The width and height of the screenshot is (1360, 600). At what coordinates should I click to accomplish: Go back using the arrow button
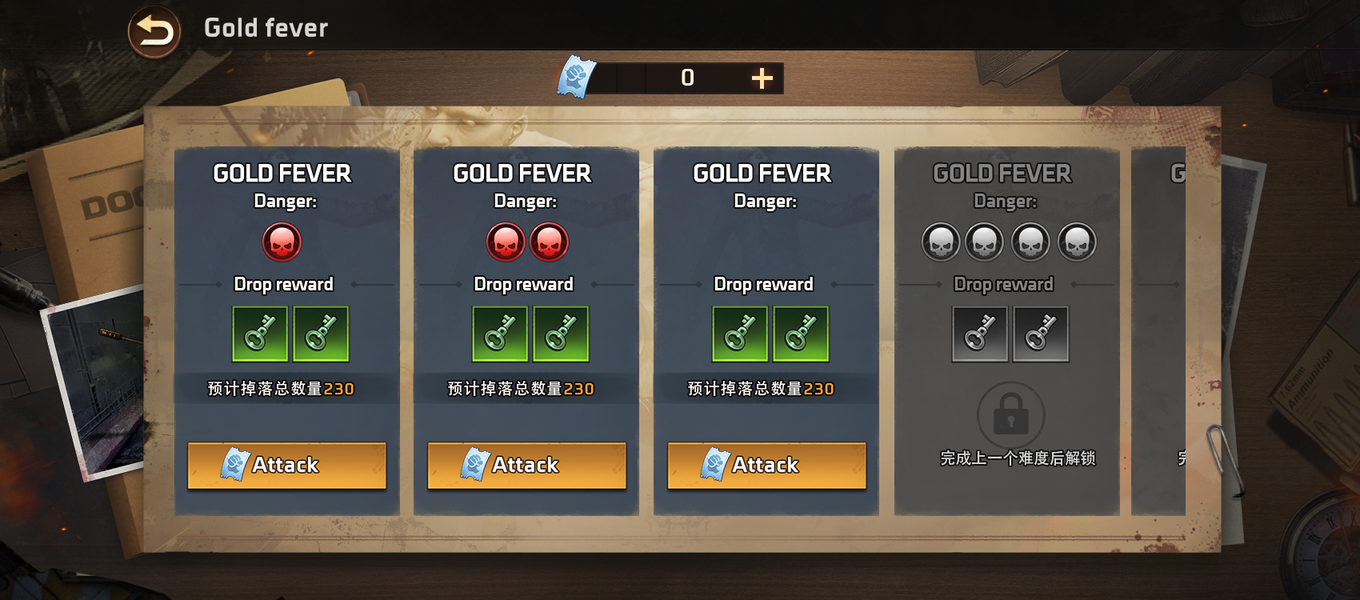[x=154, y=31]
